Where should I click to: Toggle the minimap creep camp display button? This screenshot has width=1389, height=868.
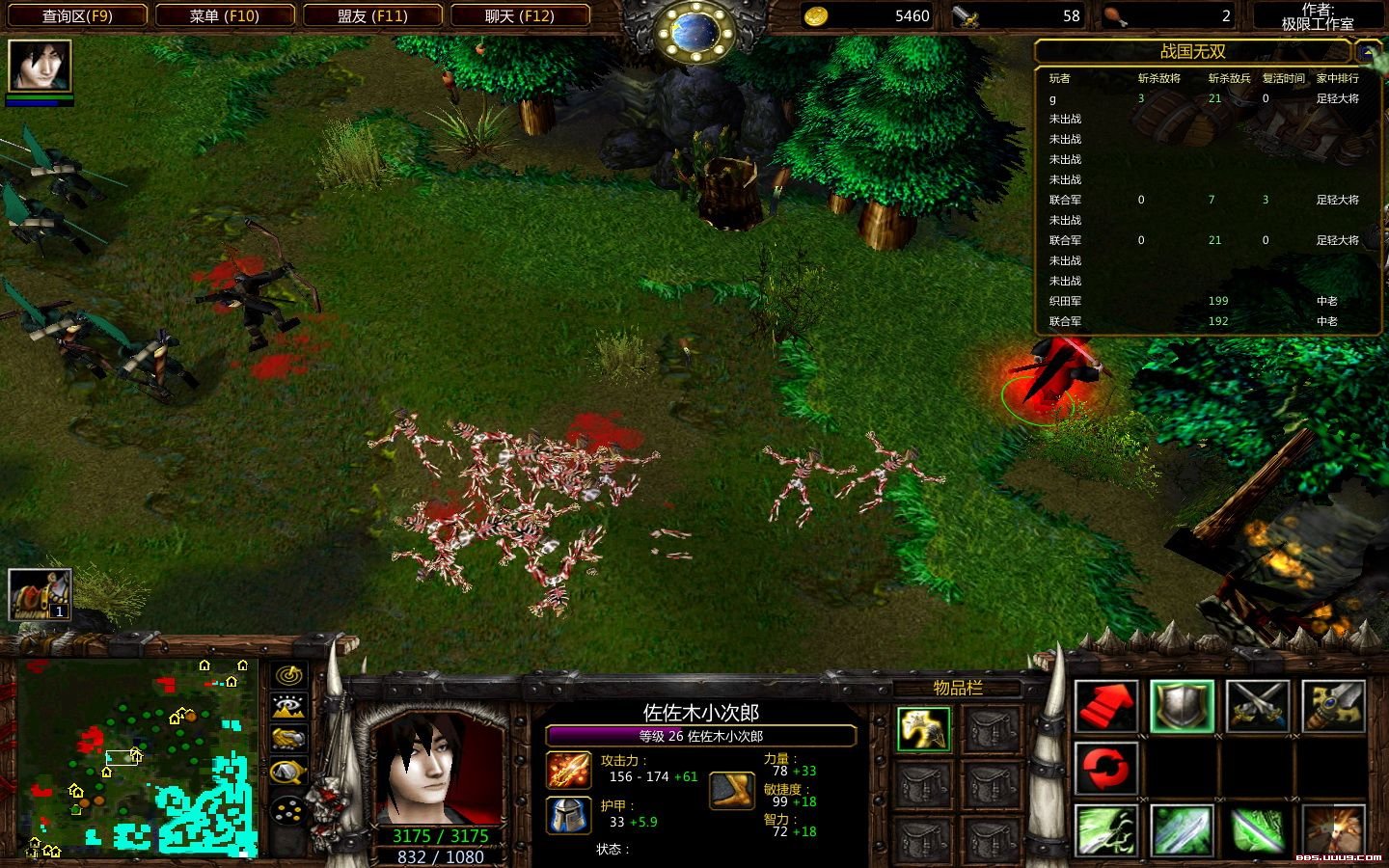click(289, 772)
